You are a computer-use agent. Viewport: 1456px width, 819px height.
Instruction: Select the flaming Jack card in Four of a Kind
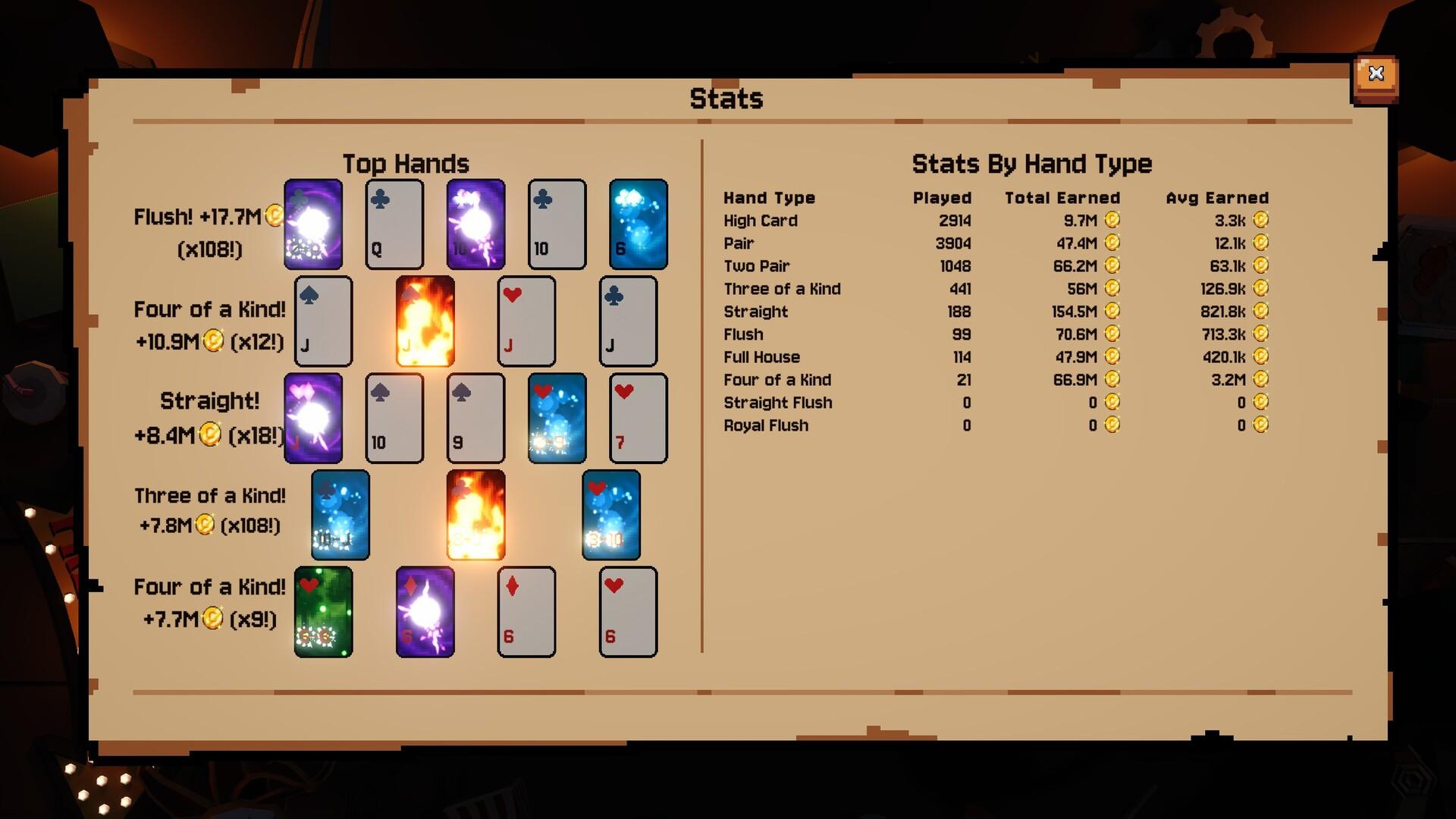point(425,322)
